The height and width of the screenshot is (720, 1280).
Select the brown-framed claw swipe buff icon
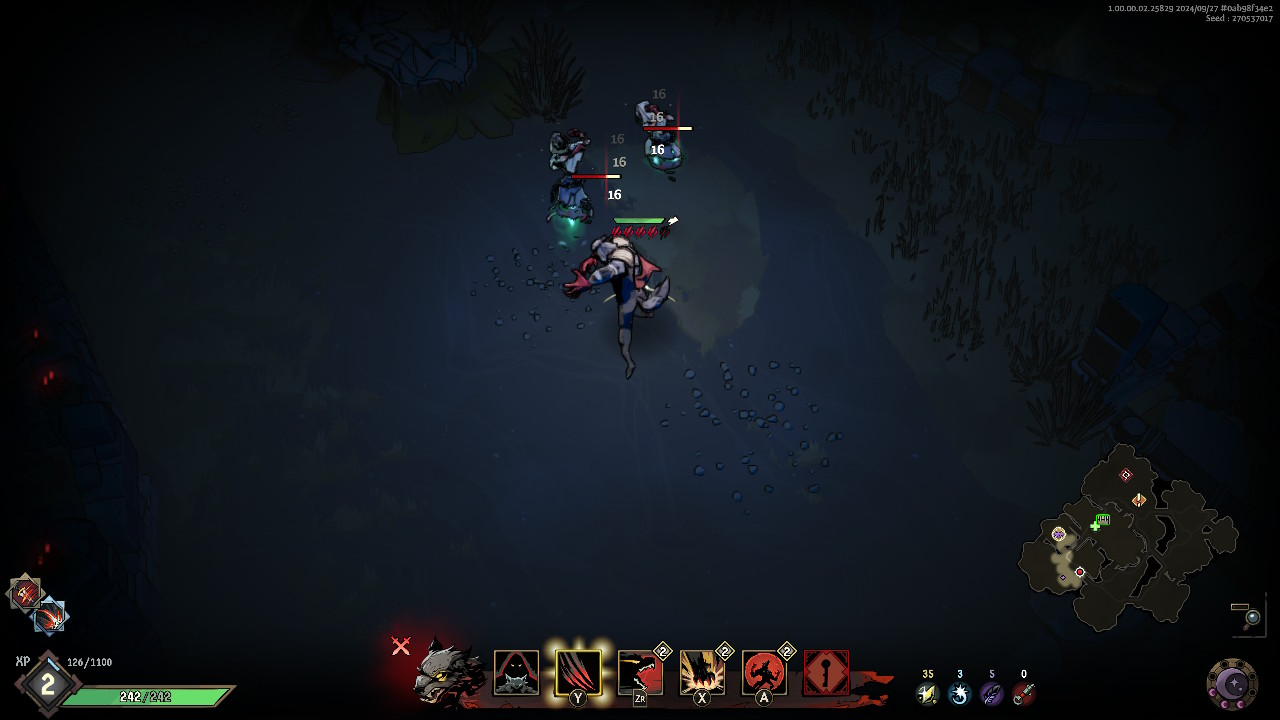coord(25,592)
